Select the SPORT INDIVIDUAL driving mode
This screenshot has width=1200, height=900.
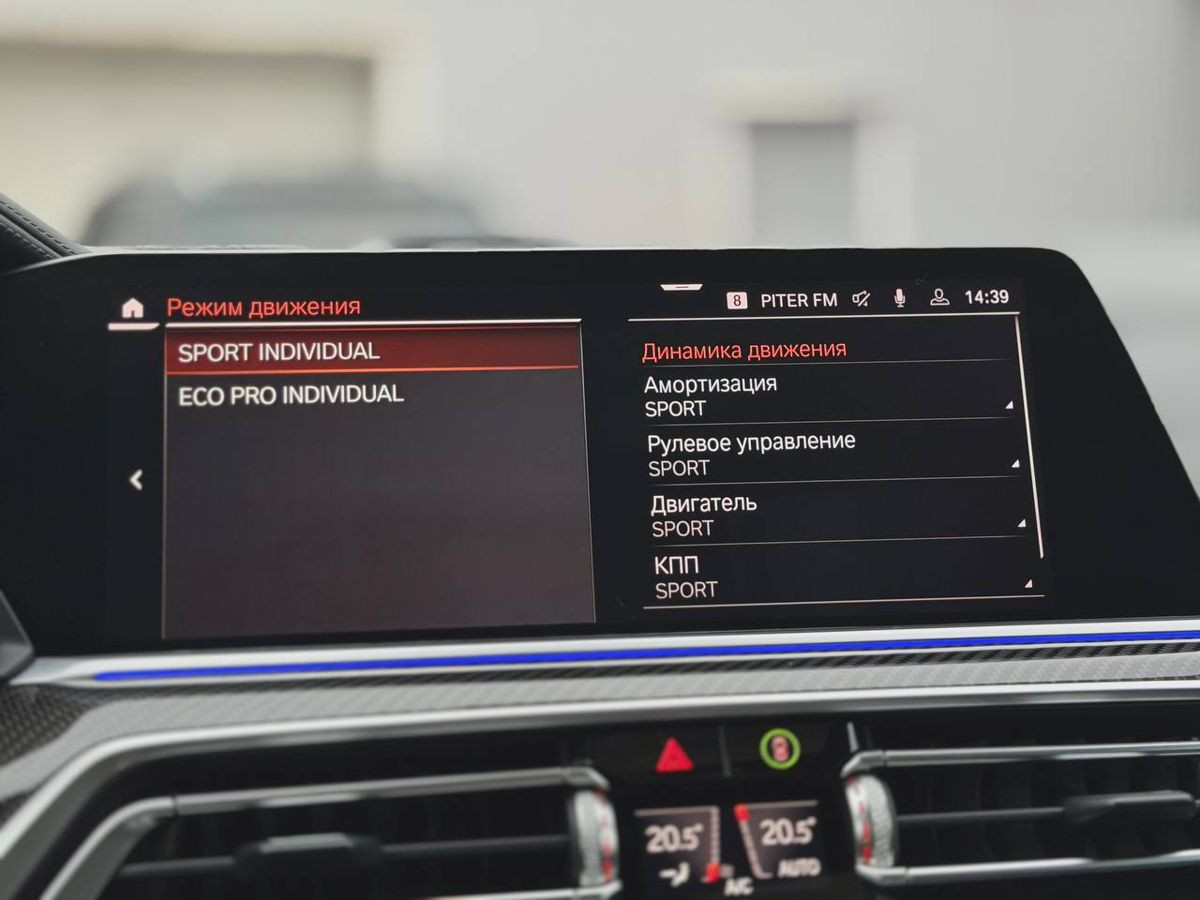coord(372,352)
